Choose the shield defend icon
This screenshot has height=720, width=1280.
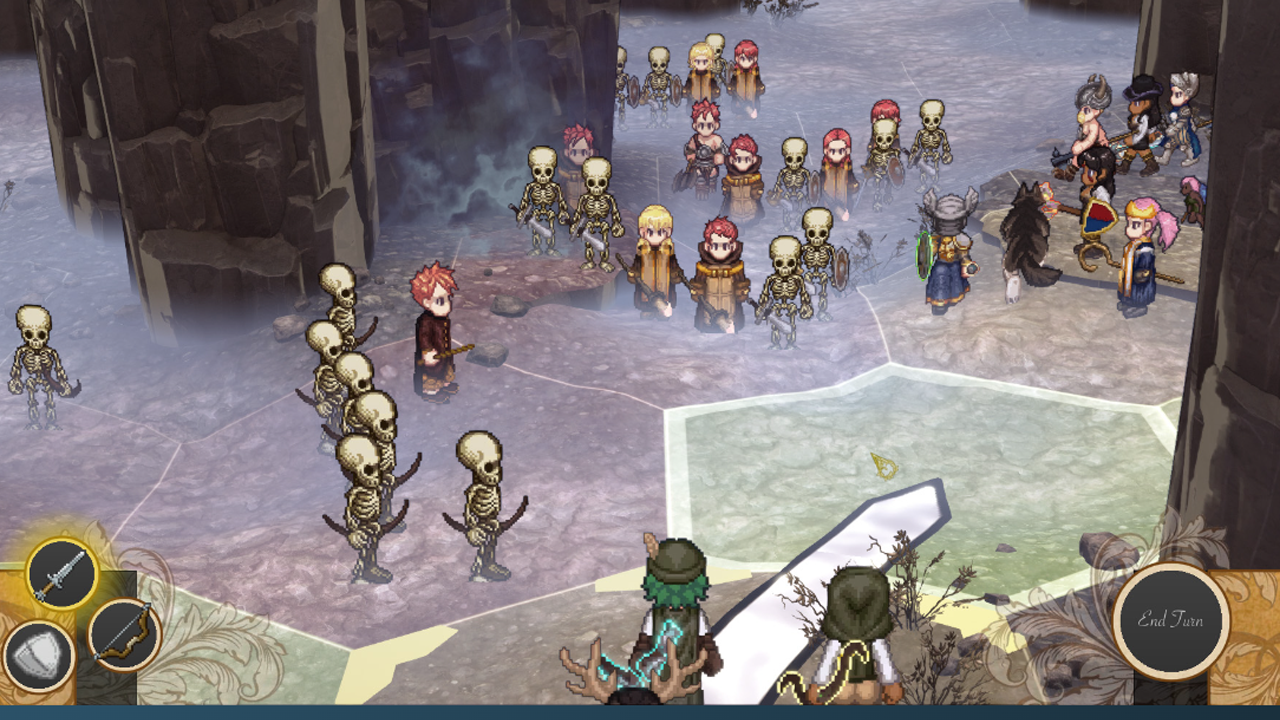[39, 656]
